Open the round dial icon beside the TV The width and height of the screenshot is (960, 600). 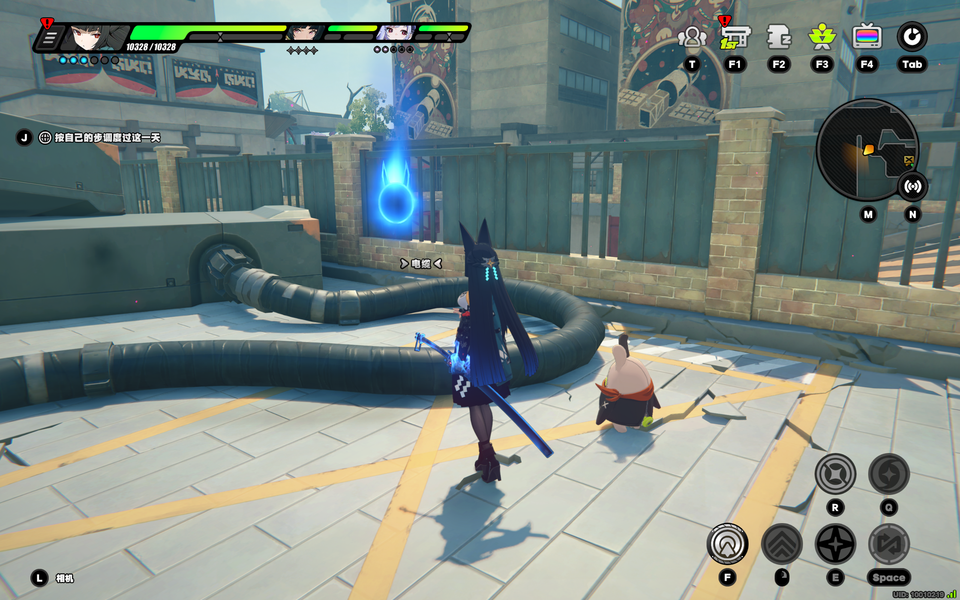(911, 38)
